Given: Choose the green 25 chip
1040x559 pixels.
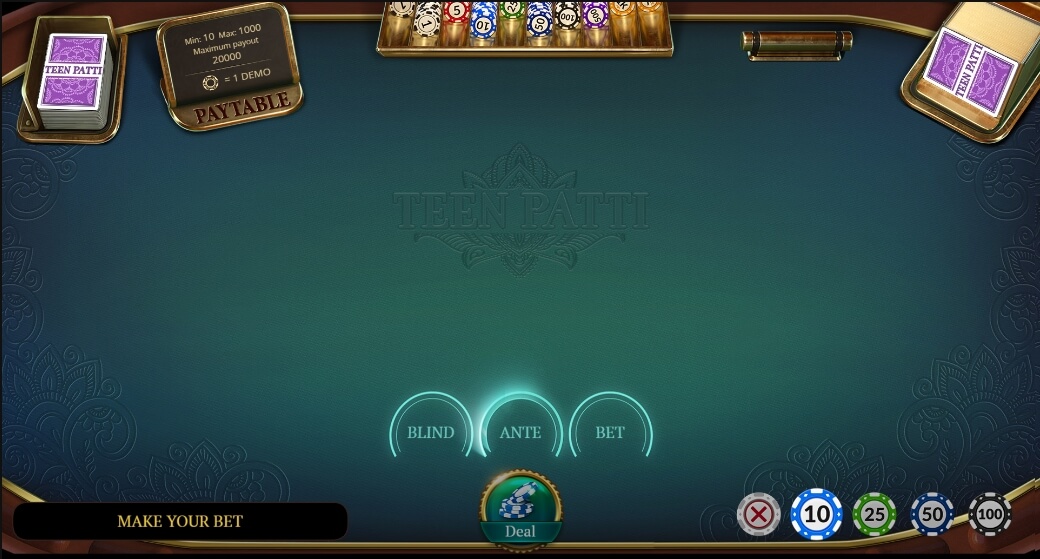Looking at the screenshot, I should 875,515.
